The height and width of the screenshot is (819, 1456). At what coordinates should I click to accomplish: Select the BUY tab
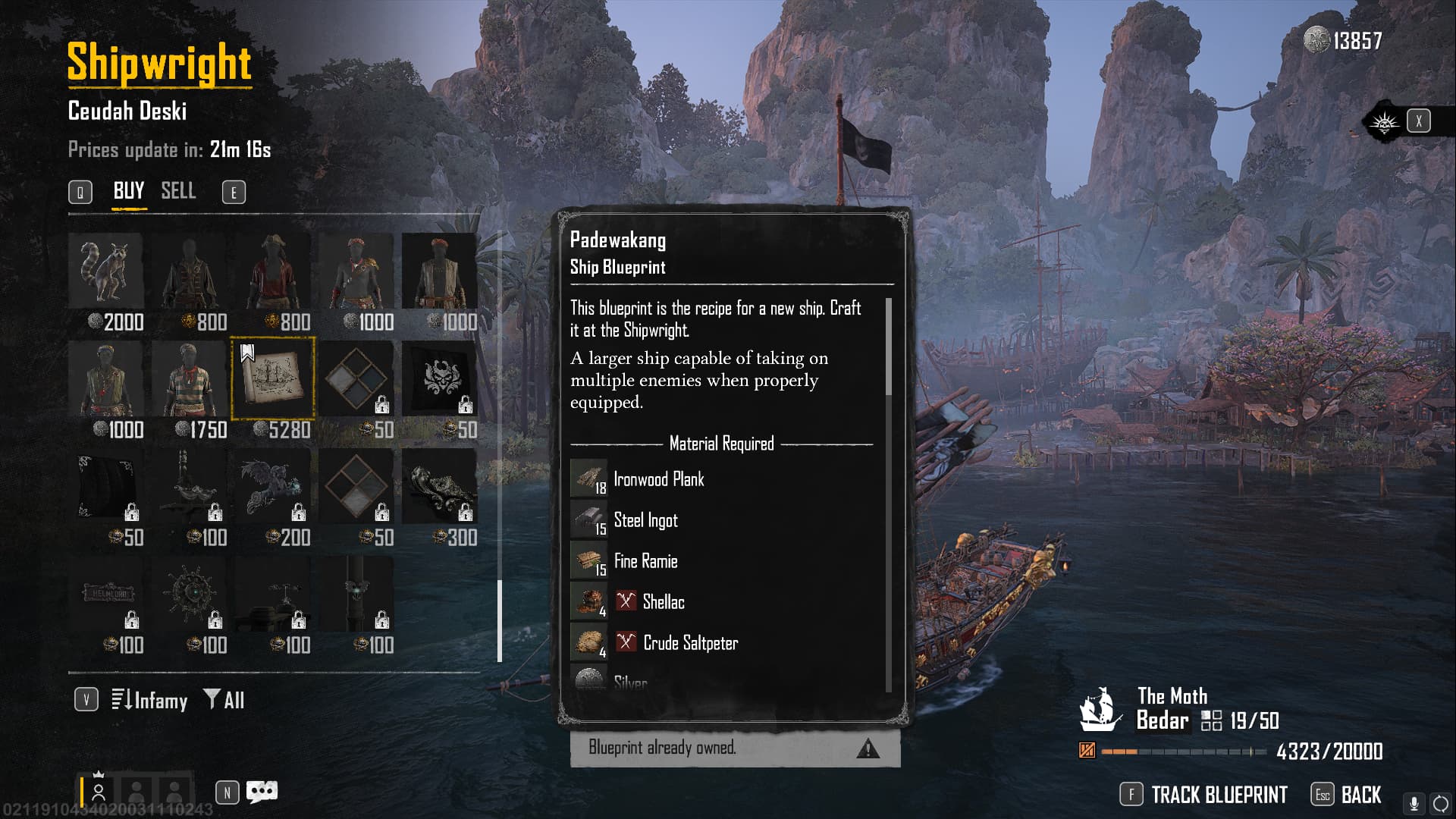click(128, 191)
